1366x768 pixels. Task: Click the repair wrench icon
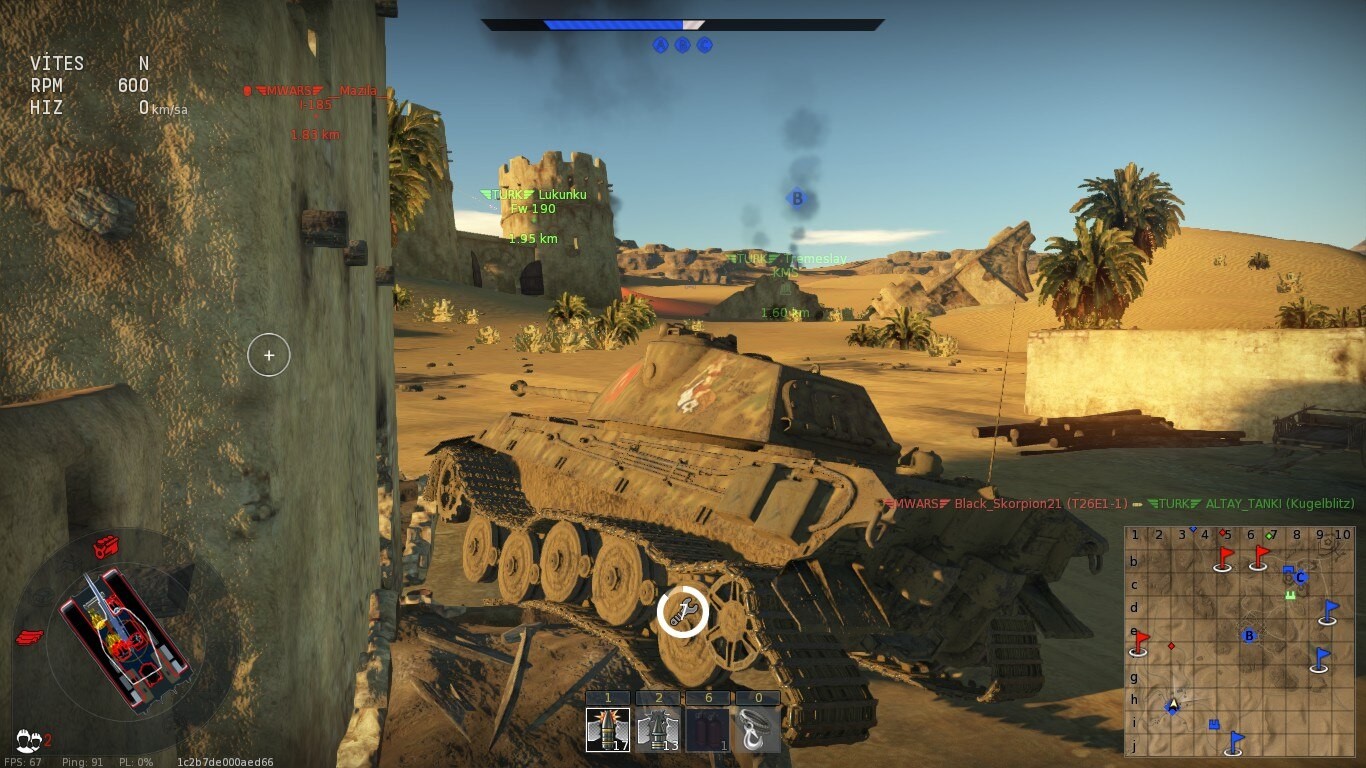click(x=682, y=612)
